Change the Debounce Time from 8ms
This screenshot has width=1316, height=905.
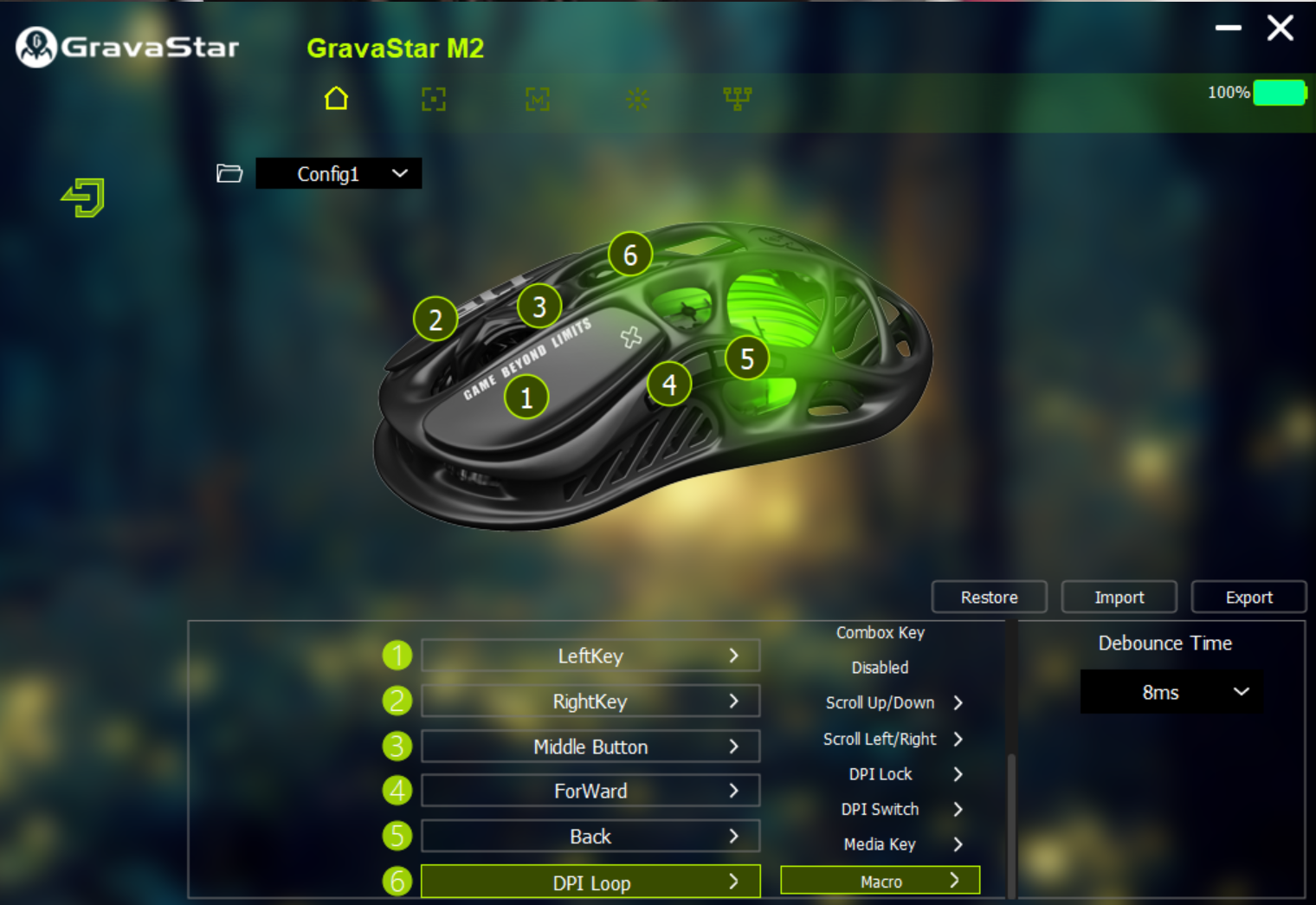point(1171,692)
